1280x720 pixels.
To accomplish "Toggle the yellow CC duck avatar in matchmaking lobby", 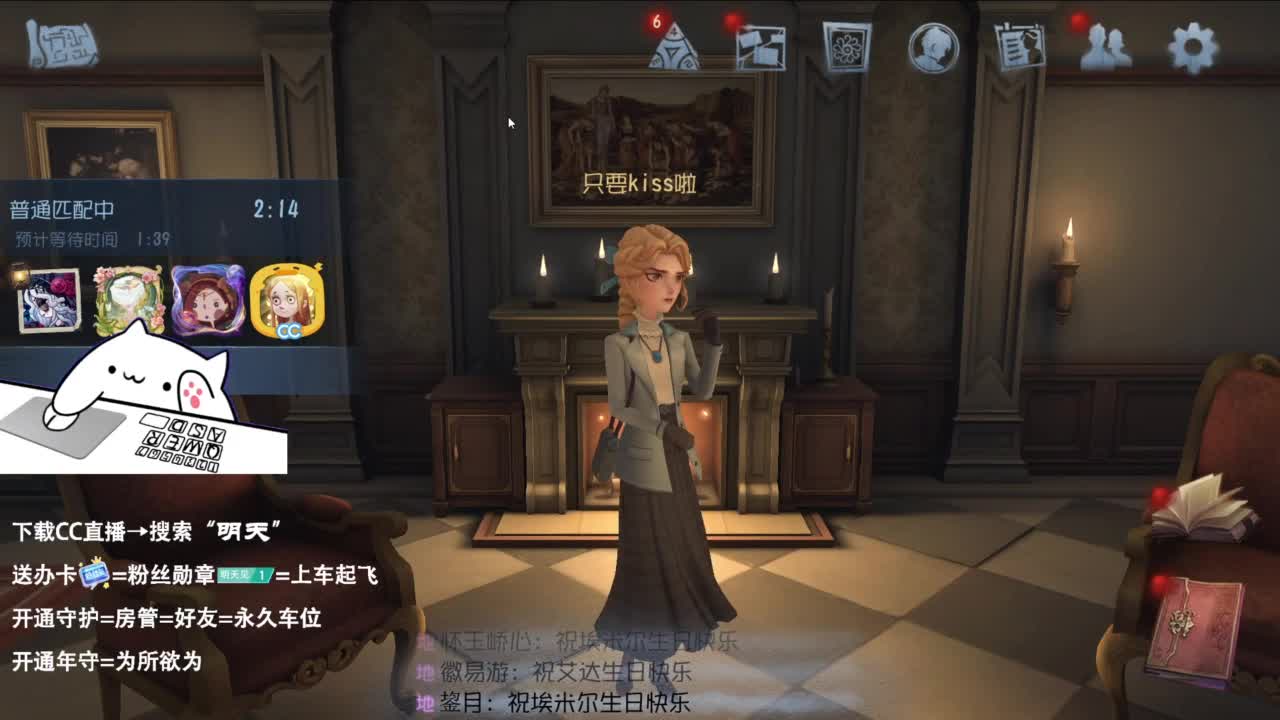I will coord(290,298).
